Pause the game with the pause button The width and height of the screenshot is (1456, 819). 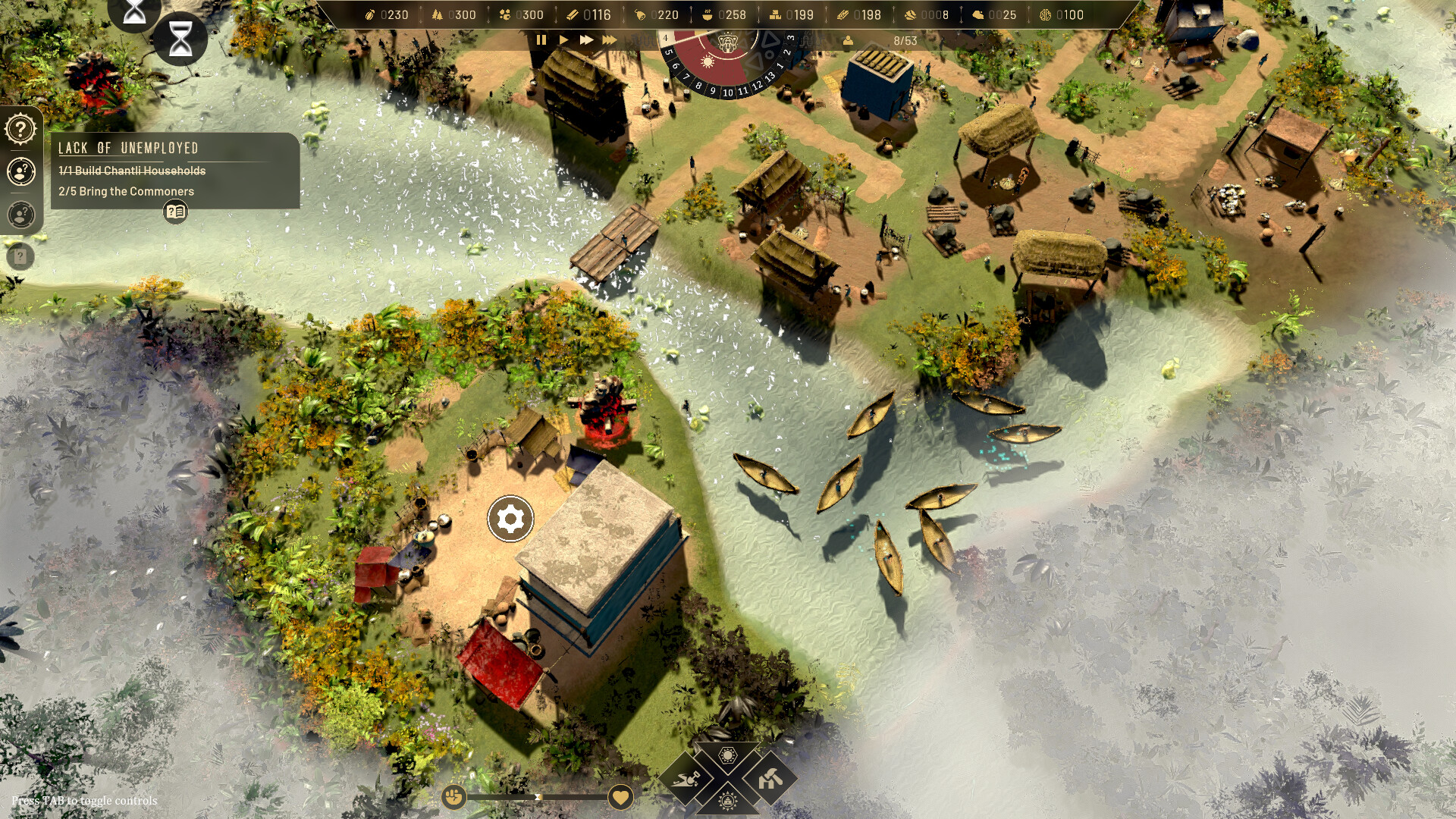click(x=541, y=41)
